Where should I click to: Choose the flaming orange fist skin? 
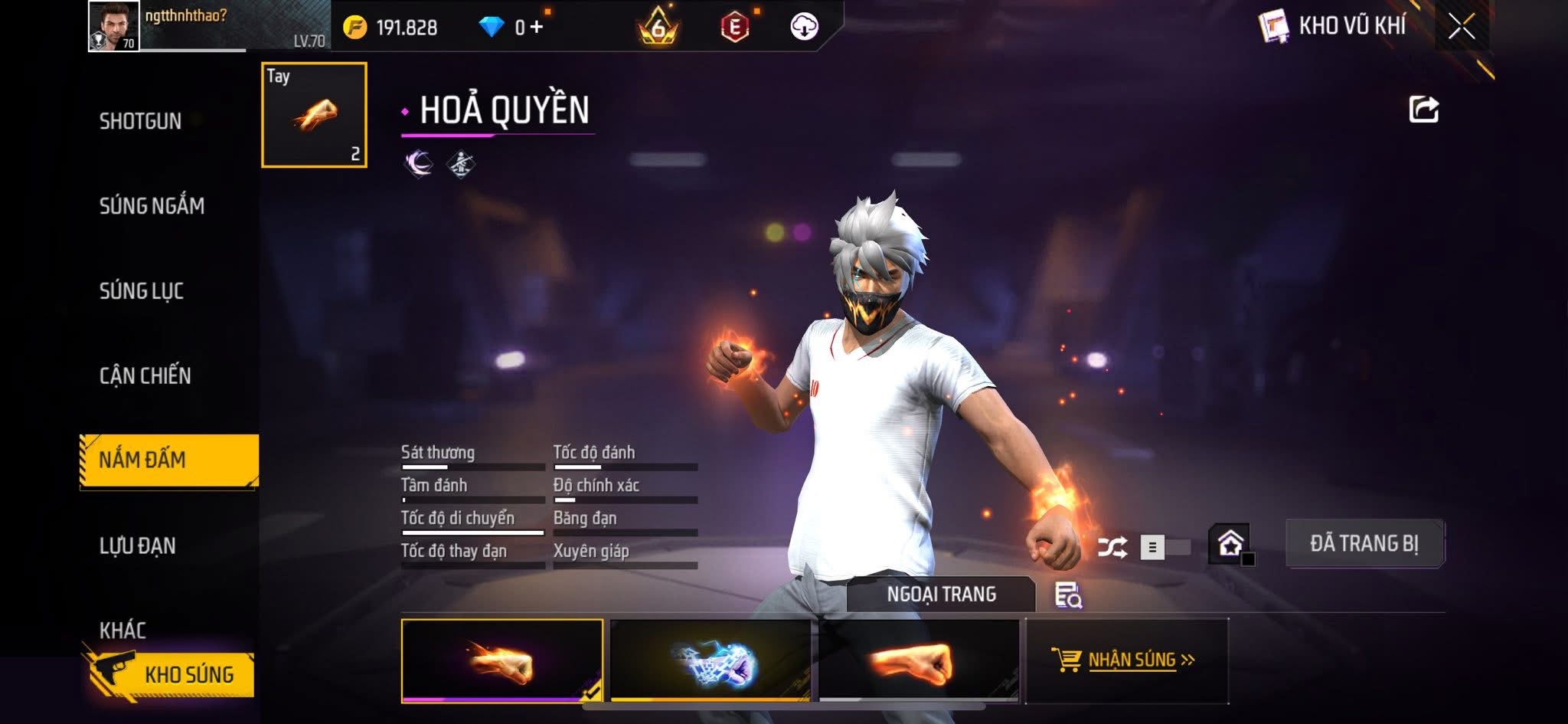(501, 660)
